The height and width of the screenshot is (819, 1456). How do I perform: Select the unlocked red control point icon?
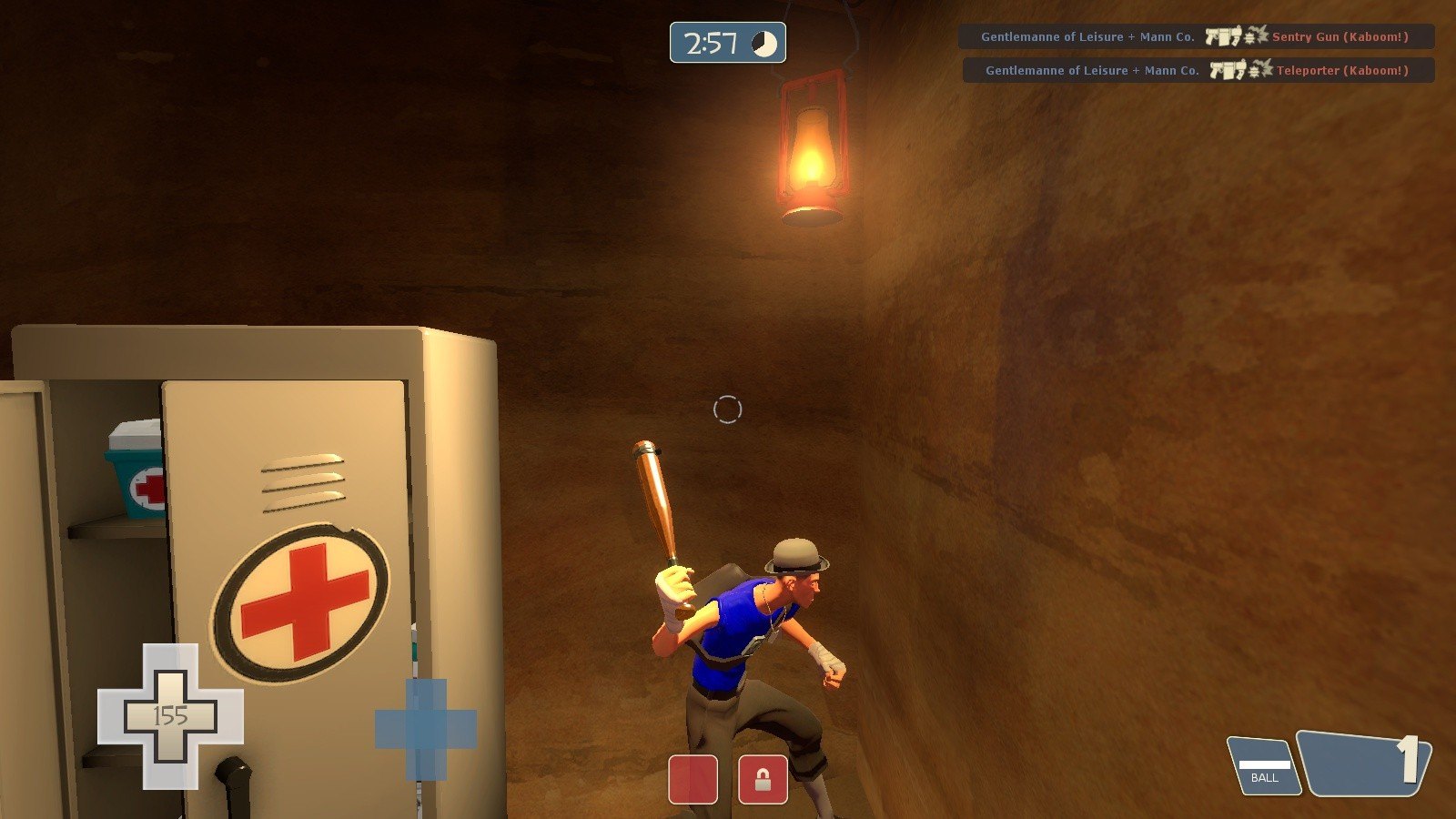693,779
